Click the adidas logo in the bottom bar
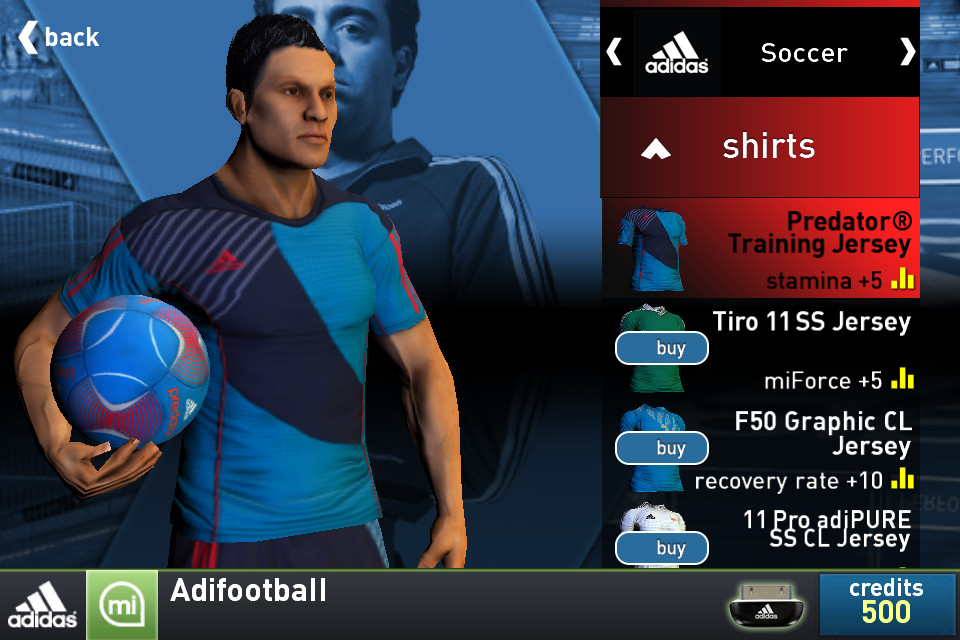 (42, 606)
